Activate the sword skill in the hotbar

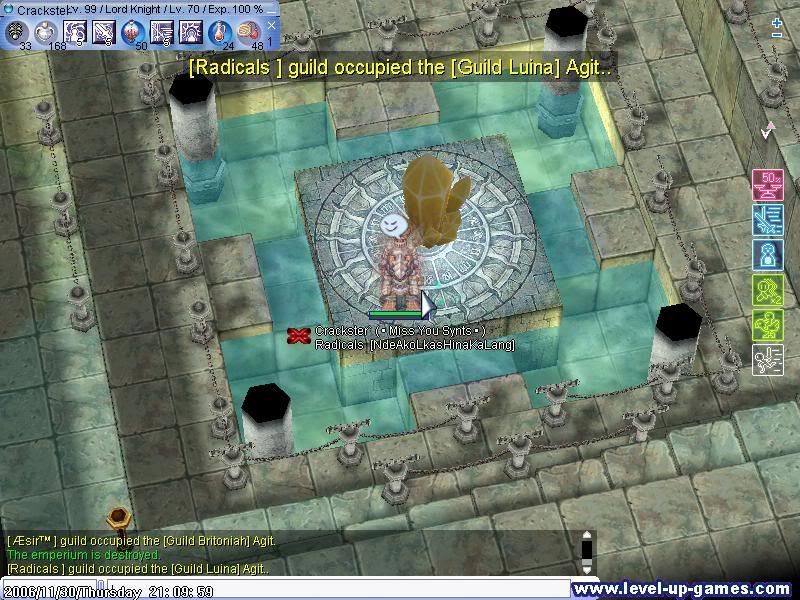point(104,32)
